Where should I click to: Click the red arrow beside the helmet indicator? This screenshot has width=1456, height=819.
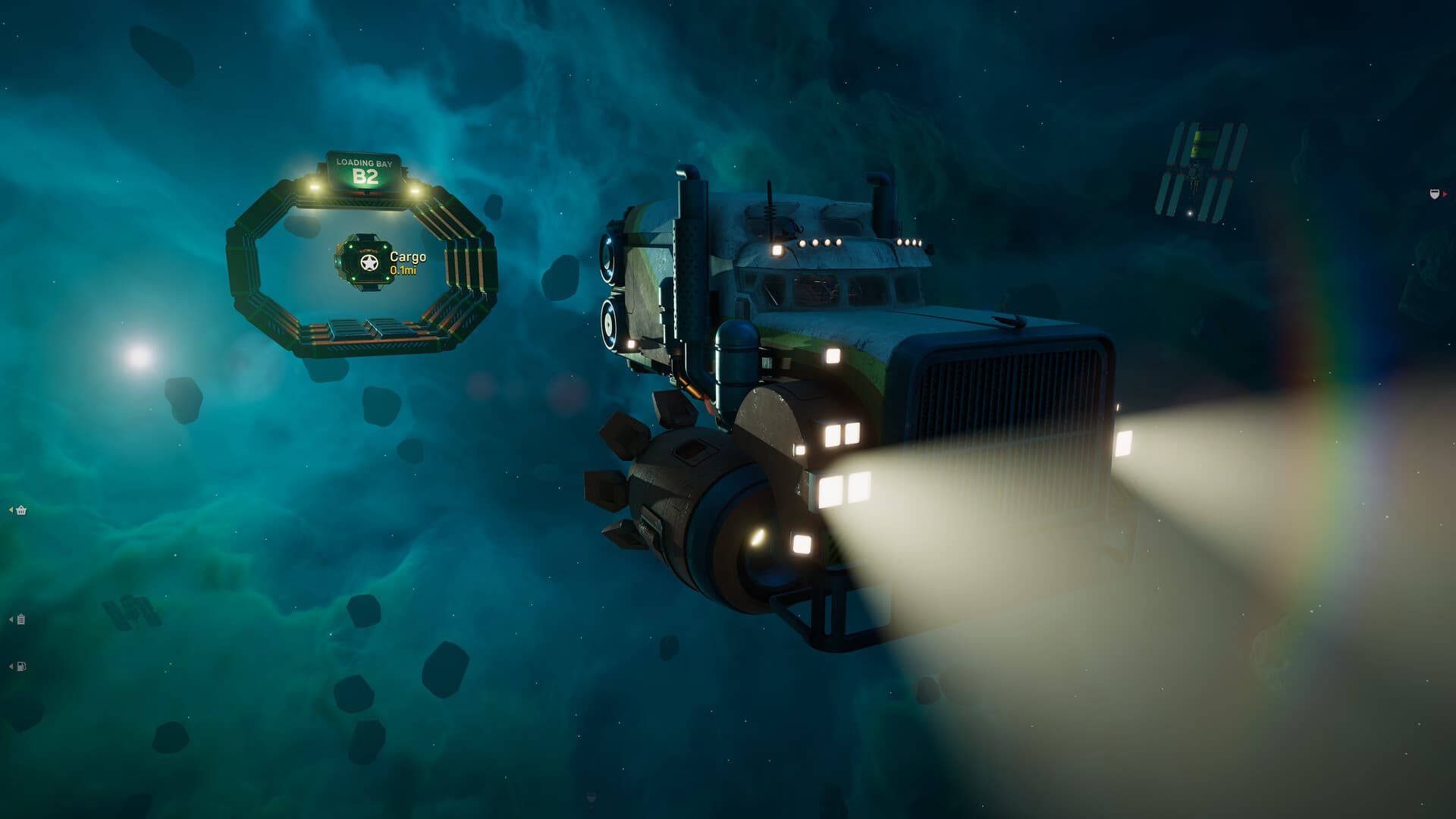[x=1445, y=194]
